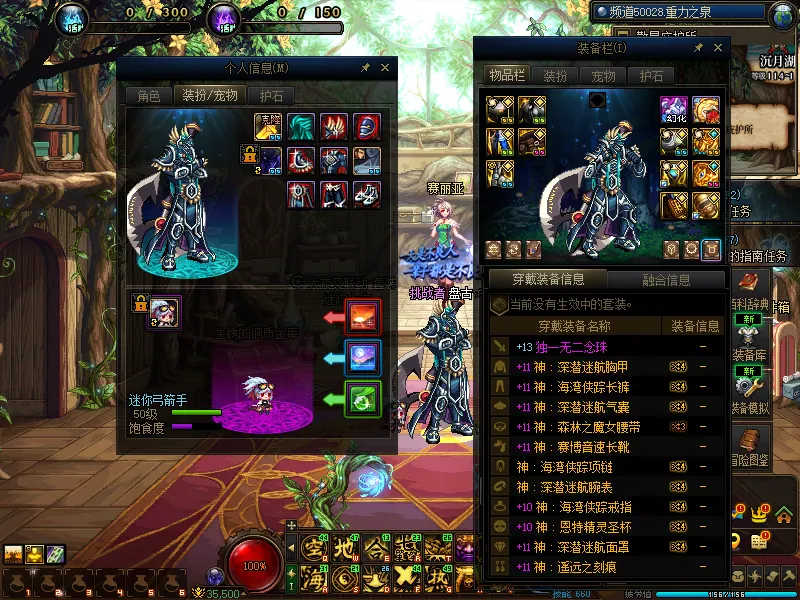Select the sunset pet skill icon
Image resolution: width=800 pixels, height=600 pixels.
[x=361, y=316]
